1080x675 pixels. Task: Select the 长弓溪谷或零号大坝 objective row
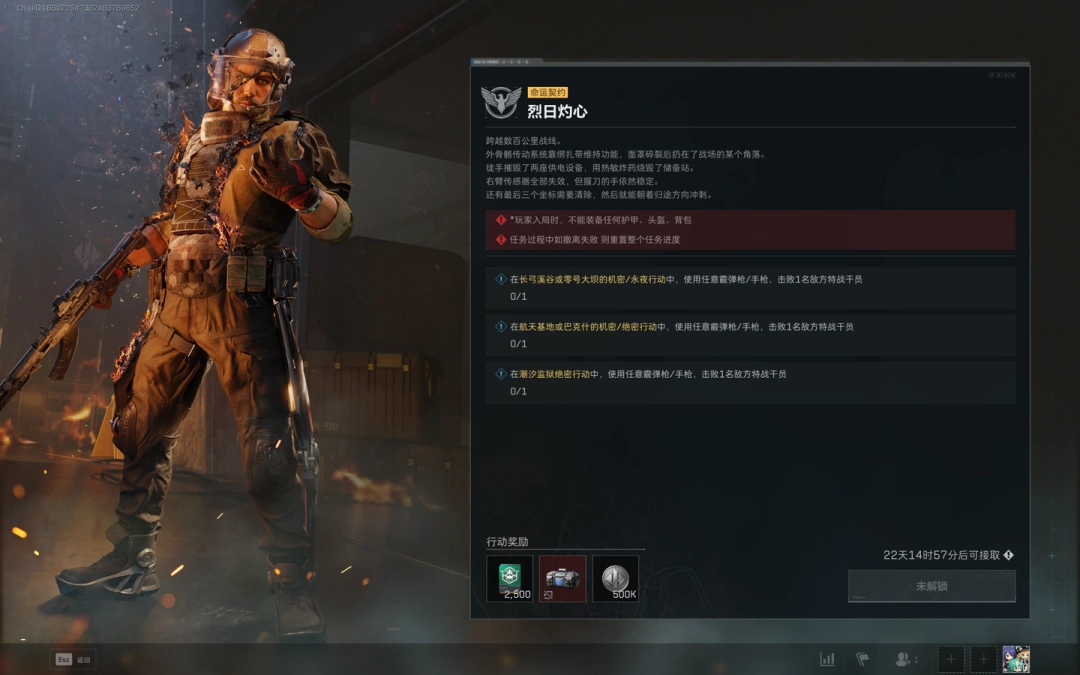[x=750, y=287]
